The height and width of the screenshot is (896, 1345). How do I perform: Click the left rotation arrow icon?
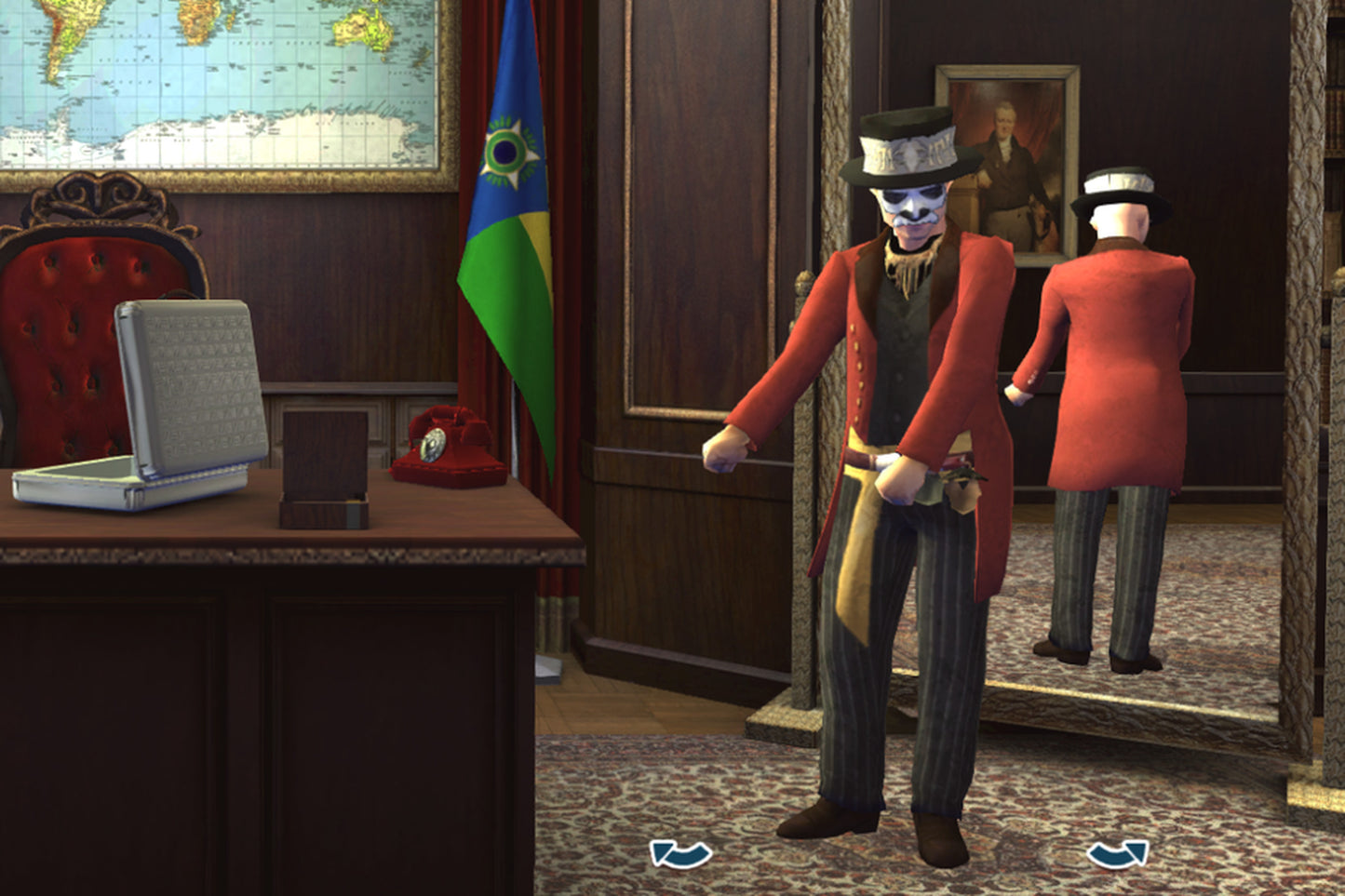(x=680, y=852)
